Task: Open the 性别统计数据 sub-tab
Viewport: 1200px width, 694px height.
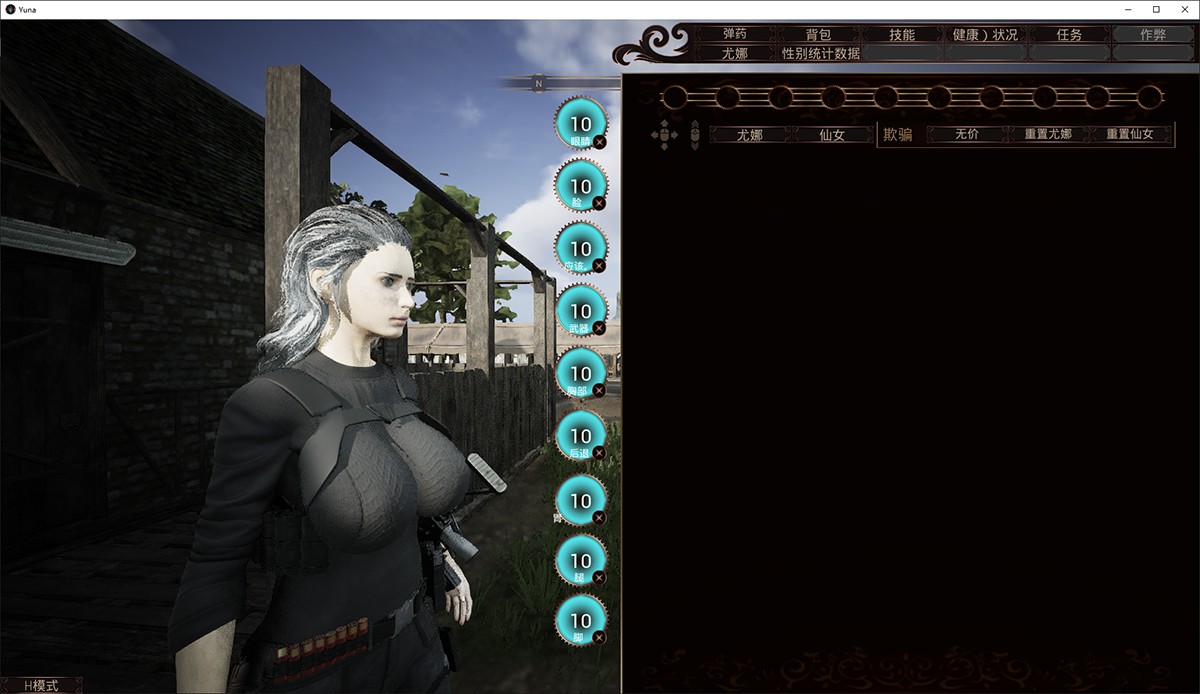Action: click(820, 53)
